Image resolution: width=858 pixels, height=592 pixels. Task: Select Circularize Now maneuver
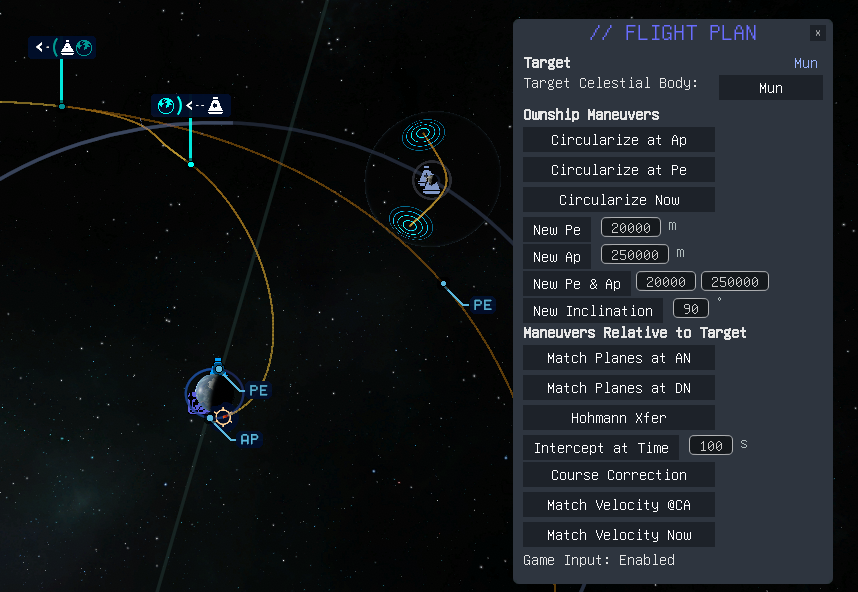click(x=618, y=200)
